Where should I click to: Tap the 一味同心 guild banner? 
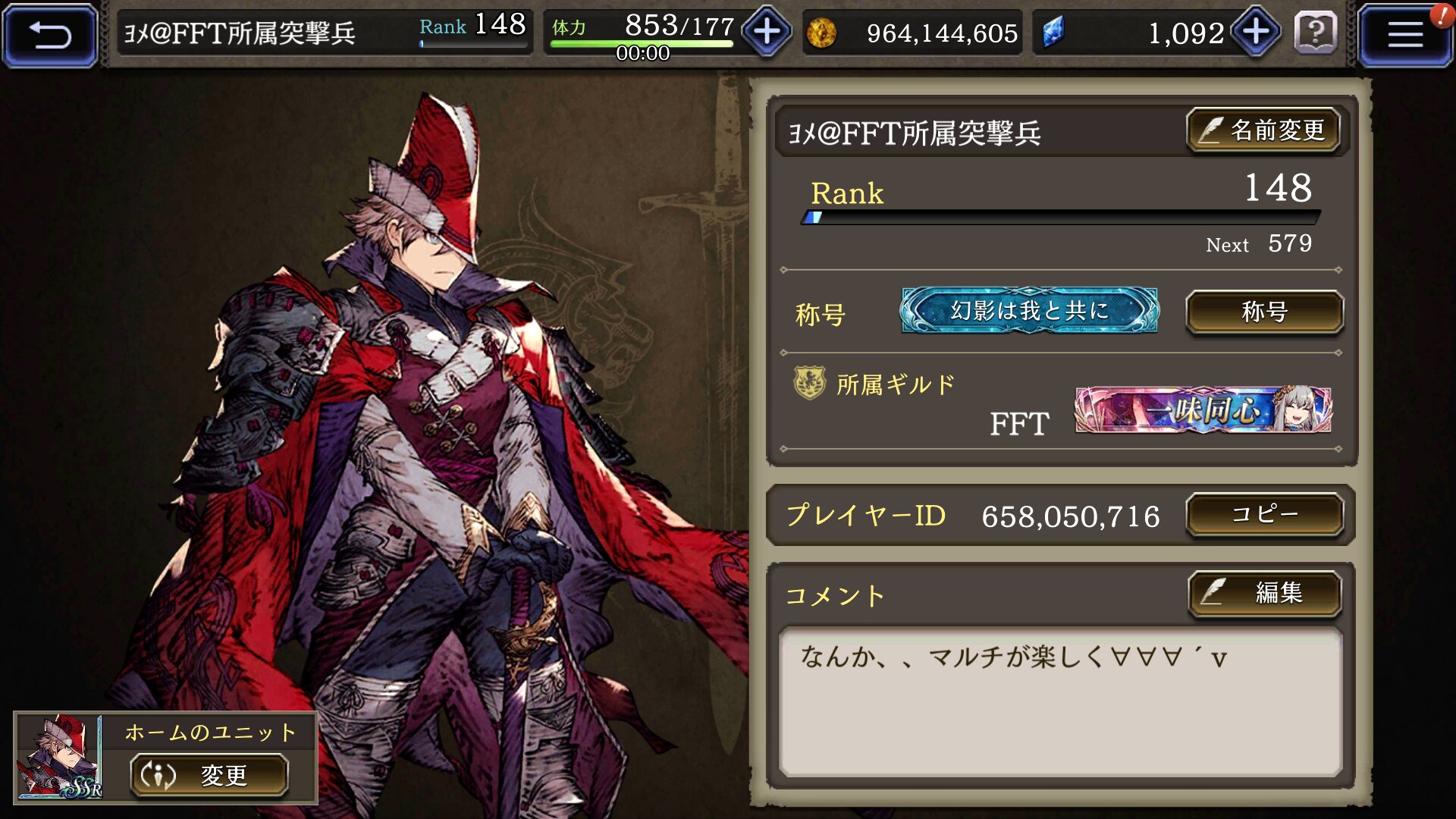pyautogui.click(x=1203, y=410)
